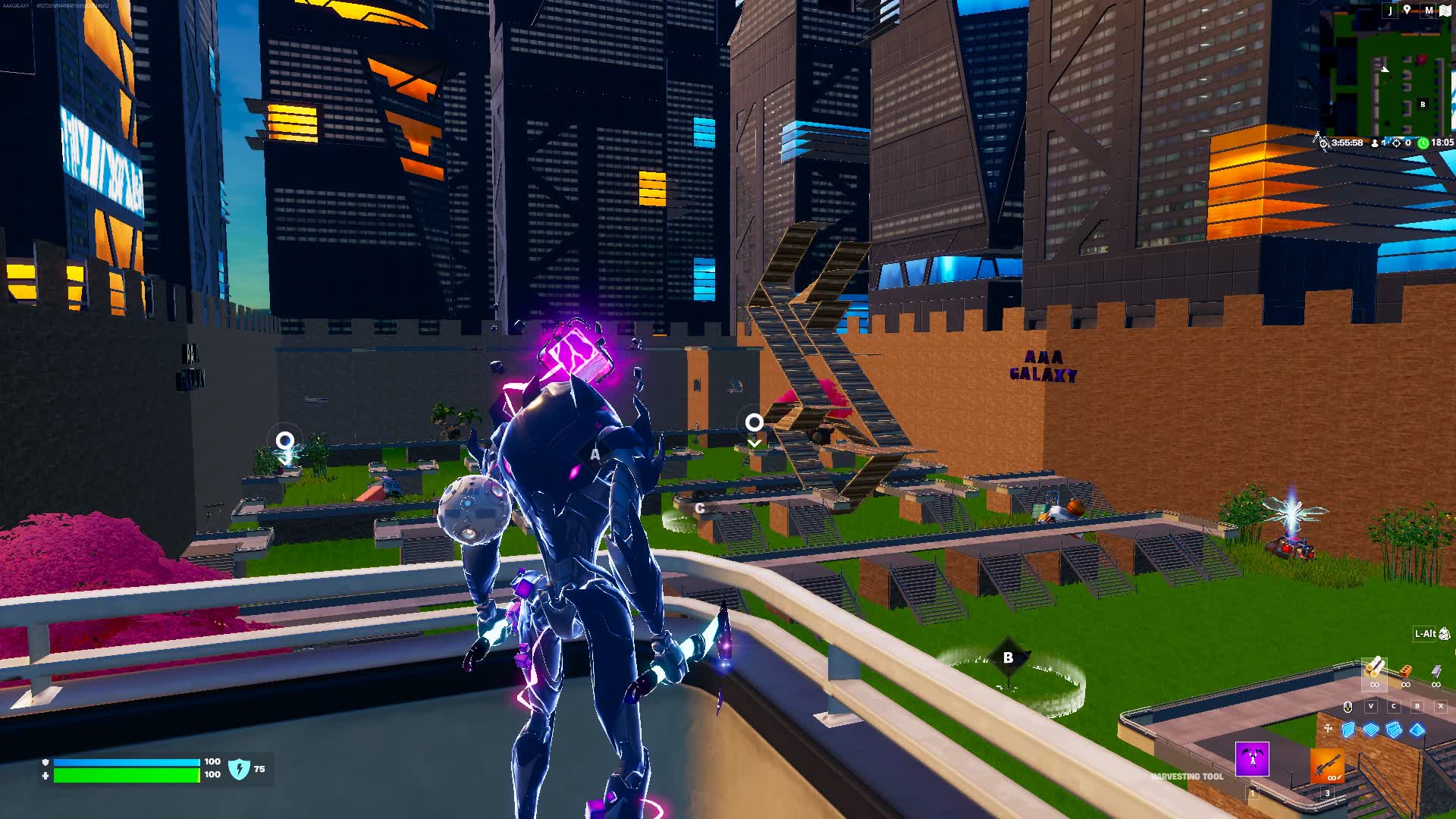Click the map marker pin icon
This screenshot has width=1456, height=819.
click(1407, 10)
